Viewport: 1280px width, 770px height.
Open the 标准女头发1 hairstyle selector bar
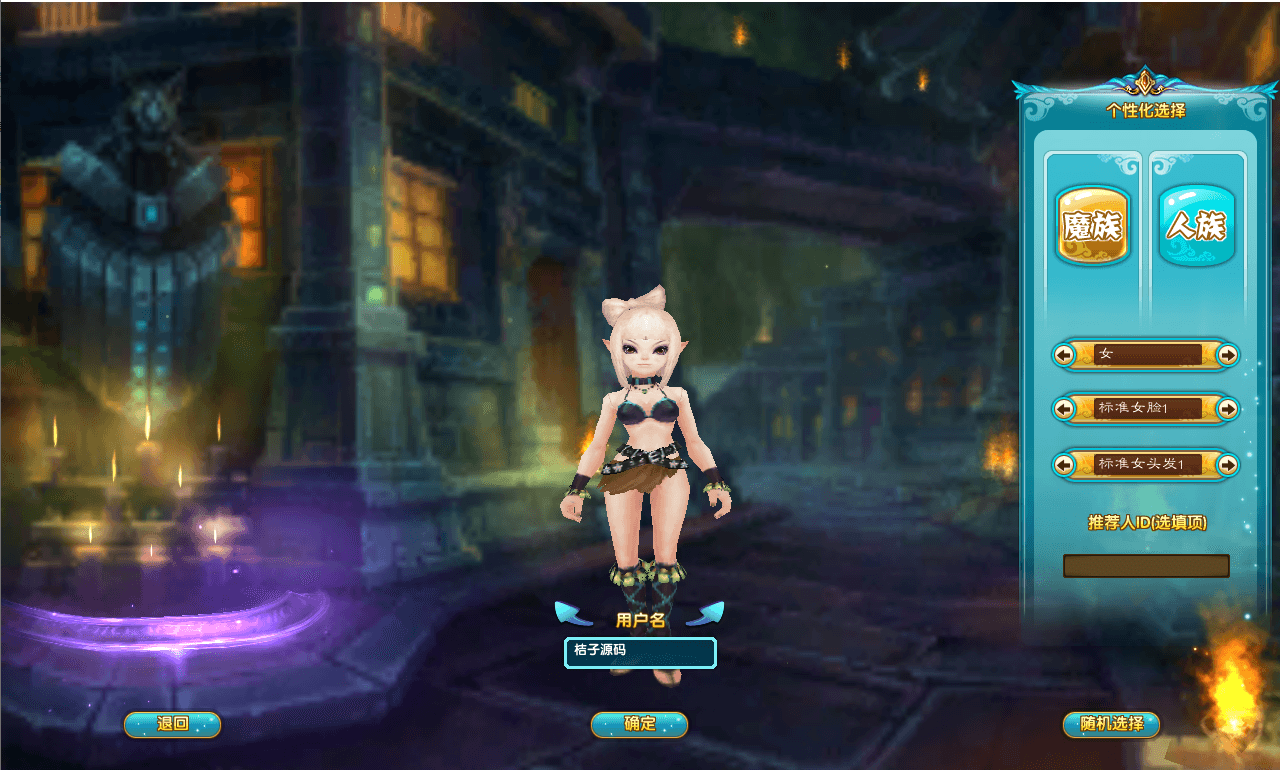point(1146,464)
